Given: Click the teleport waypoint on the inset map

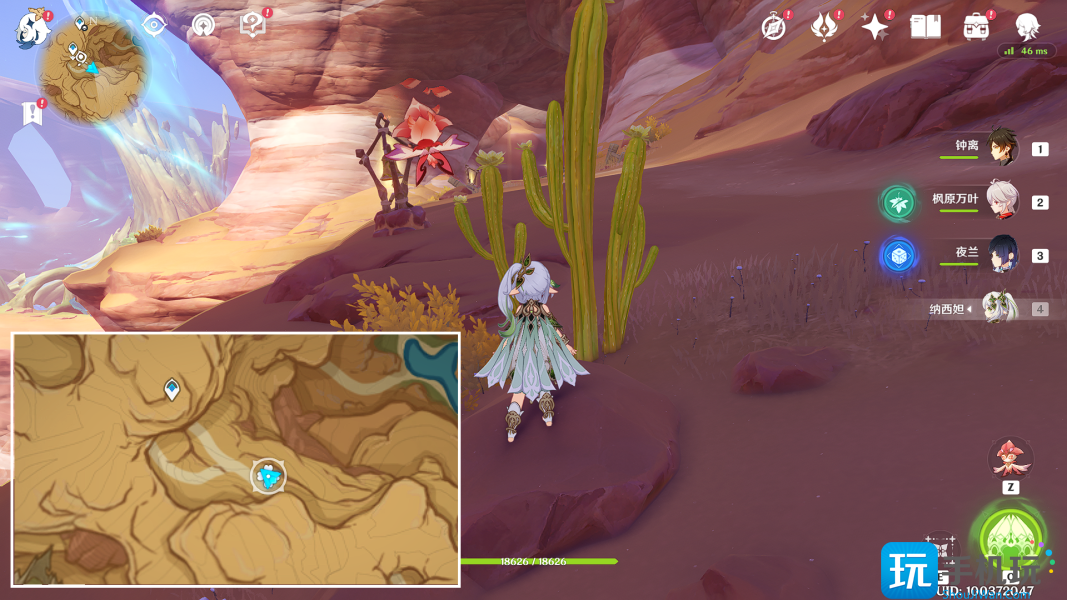Looking at the screenshot, I should (172, 389).
